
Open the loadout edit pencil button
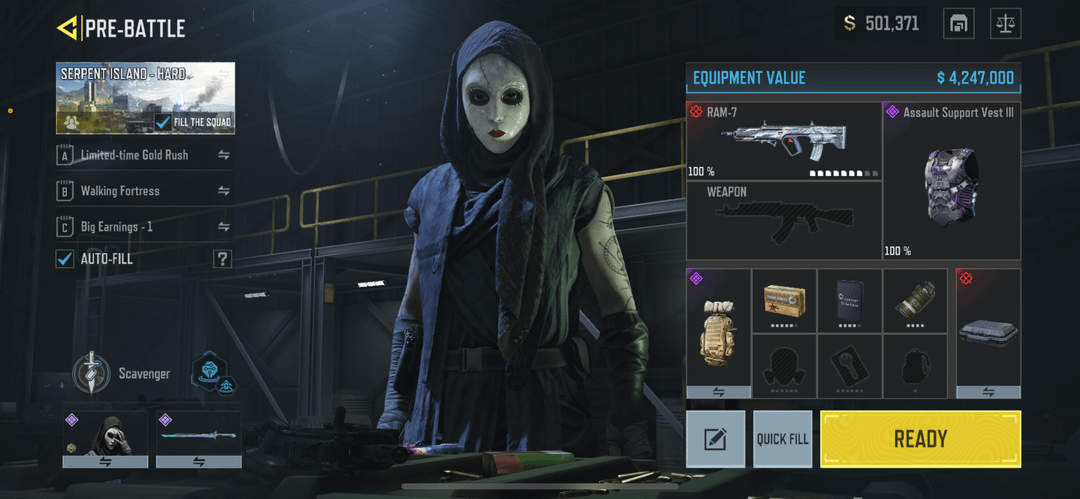tap(715, 439)
